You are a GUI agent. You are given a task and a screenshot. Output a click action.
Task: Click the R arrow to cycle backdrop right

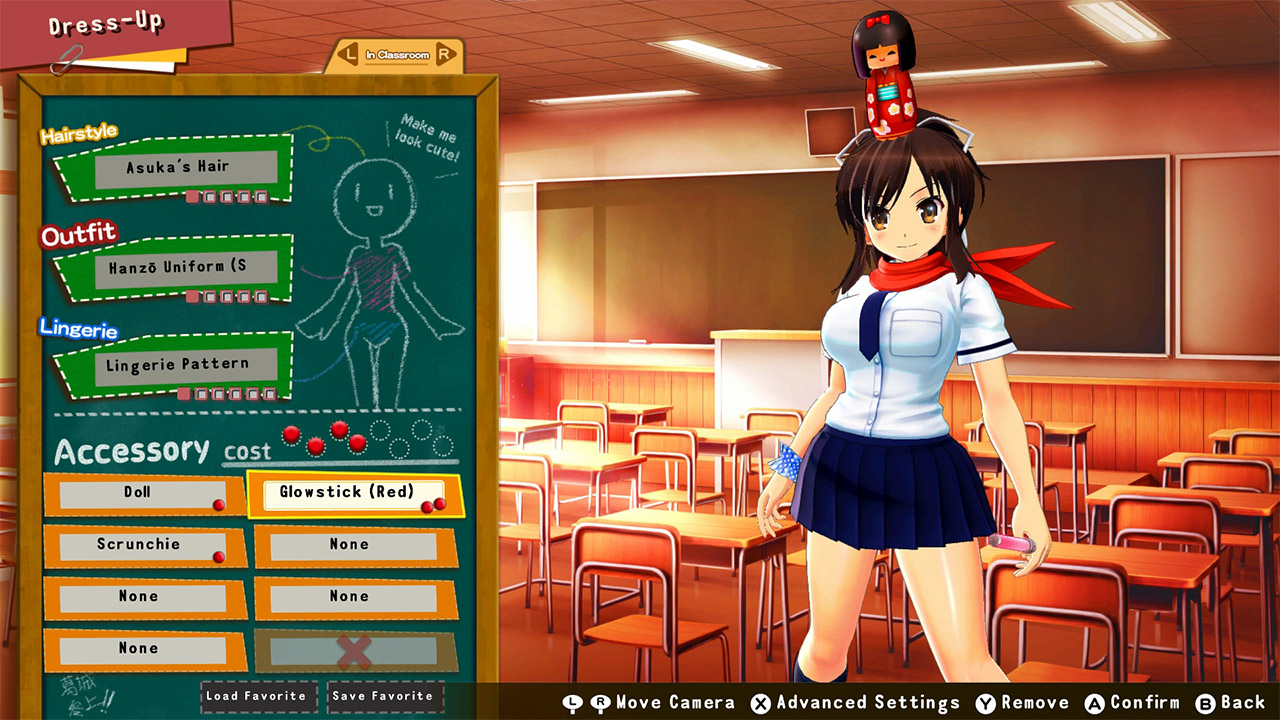click(x=444, y=55)
